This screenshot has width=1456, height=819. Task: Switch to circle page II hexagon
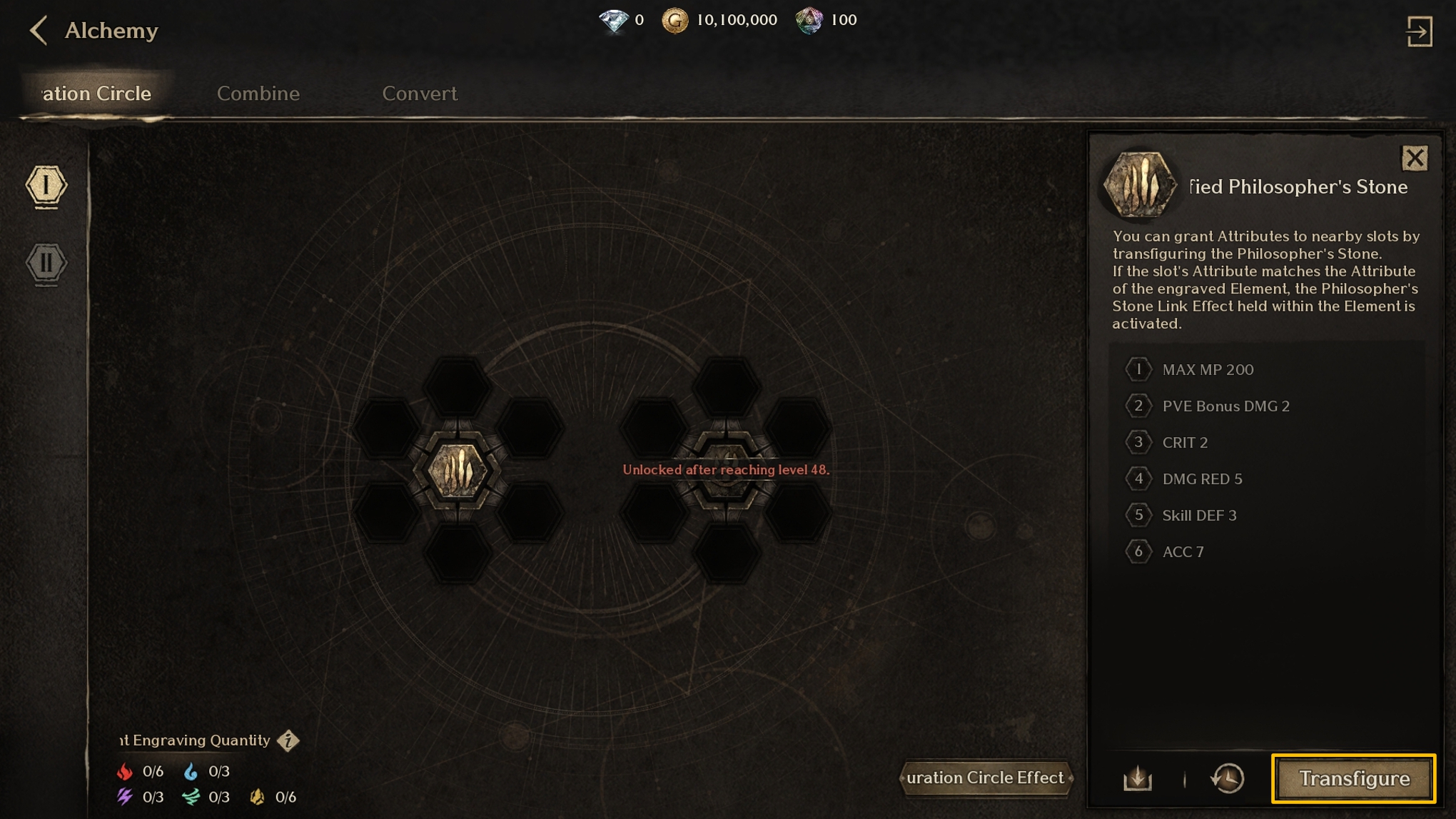click(46, 263)
